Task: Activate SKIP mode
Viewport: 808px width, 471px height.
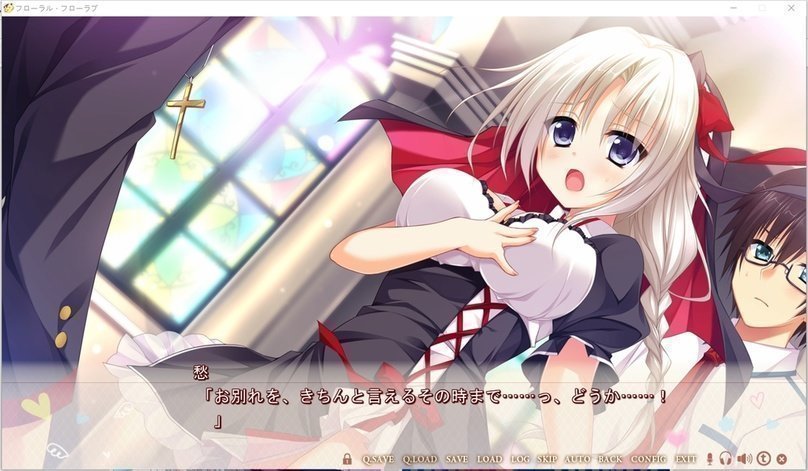Action: click(x=547, y=459)
